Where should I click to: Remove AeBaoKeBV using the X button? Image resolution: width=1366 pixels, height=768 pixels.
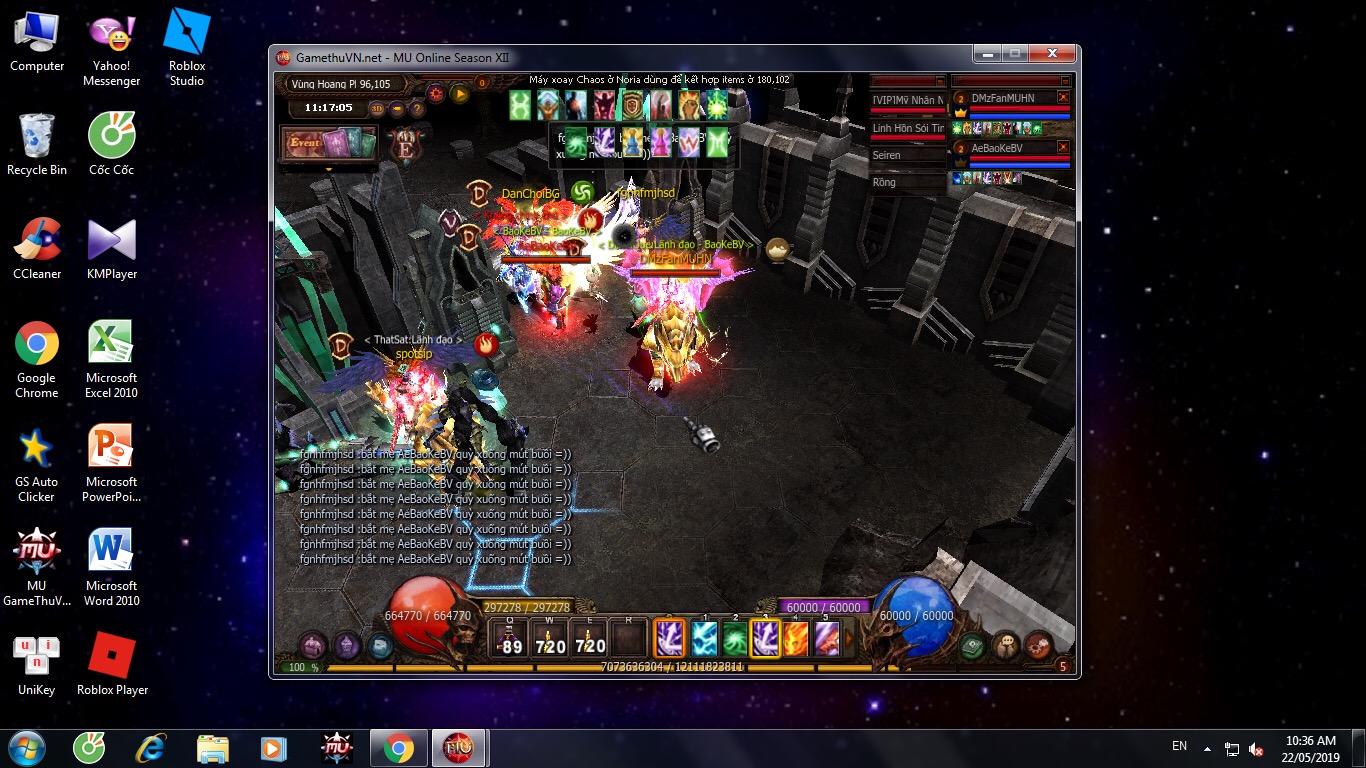[x=1063, y=147]
